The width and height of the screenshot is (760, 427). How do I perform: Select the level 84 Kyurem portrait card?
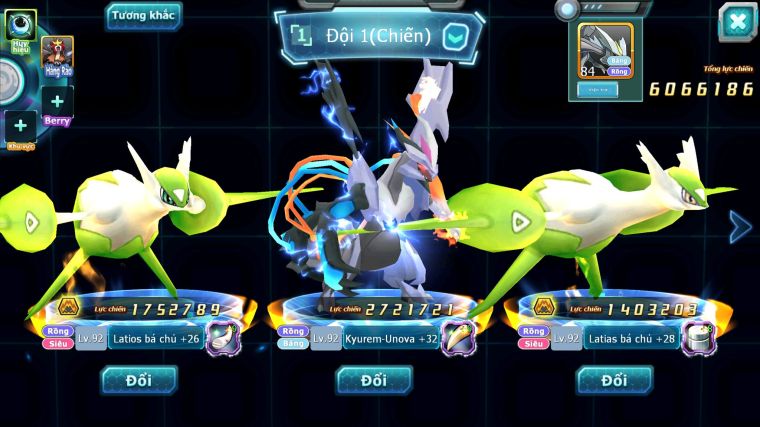tap(606, 51)
